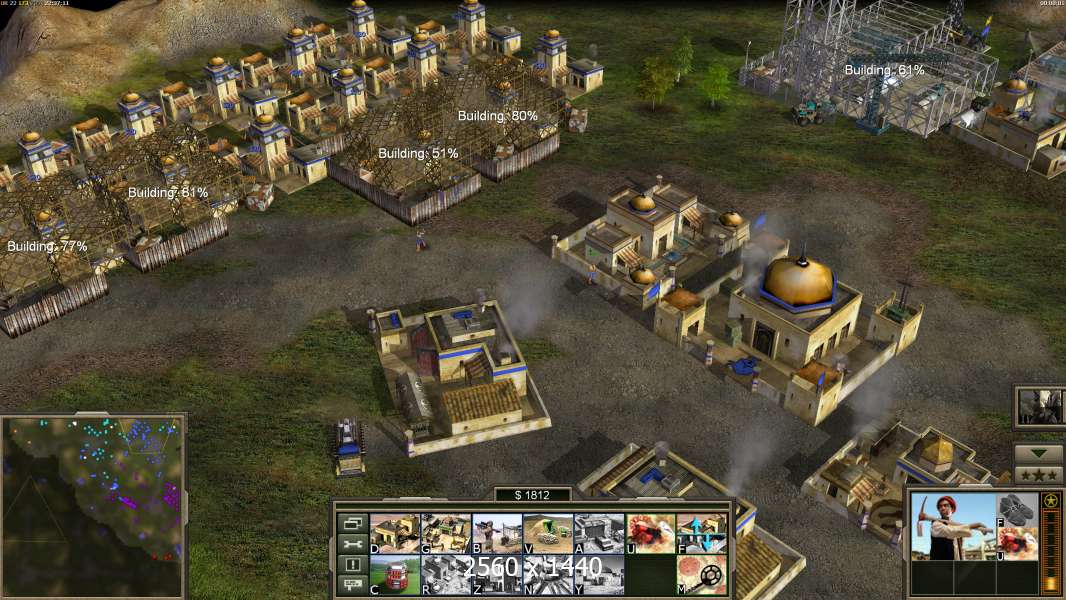Viewport: 1066px width, 600px height.
Task: Click the greyed-out build icon labeled A
Action: [x=599, y=534]
